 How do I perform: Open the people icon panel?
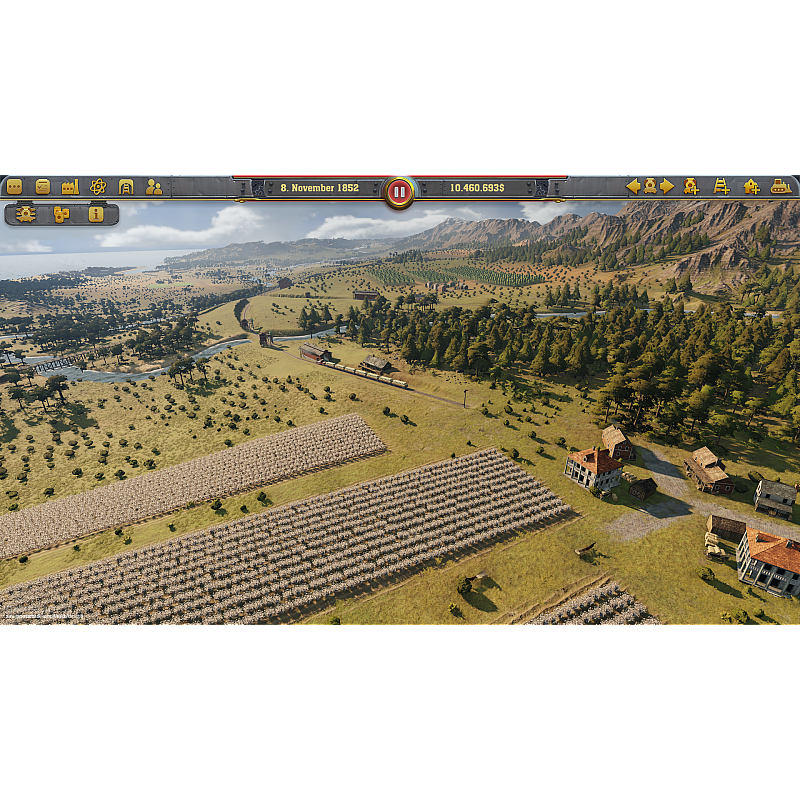point(154,187)
